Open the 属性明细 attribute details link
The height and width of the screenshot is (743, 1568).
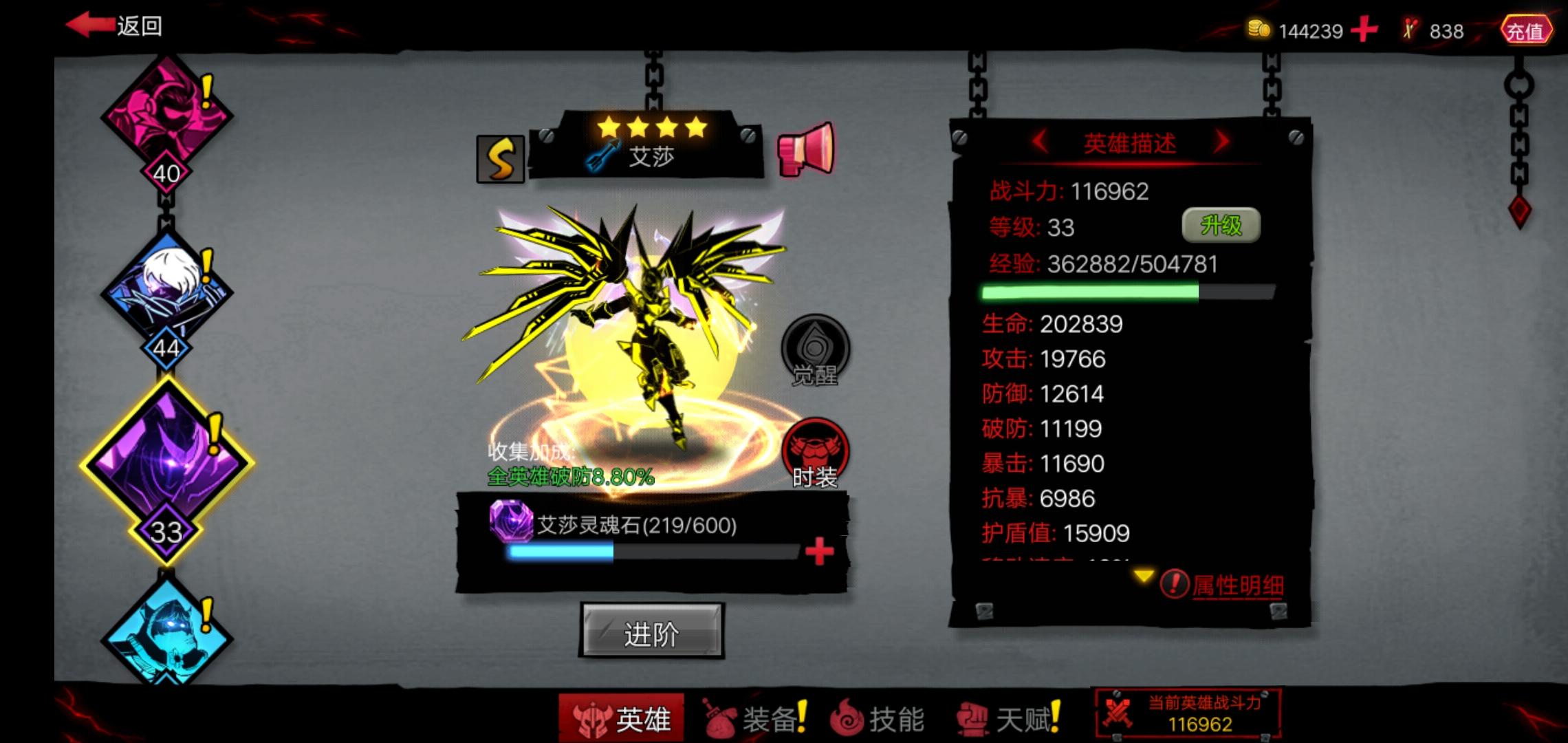click(1238, 584)
